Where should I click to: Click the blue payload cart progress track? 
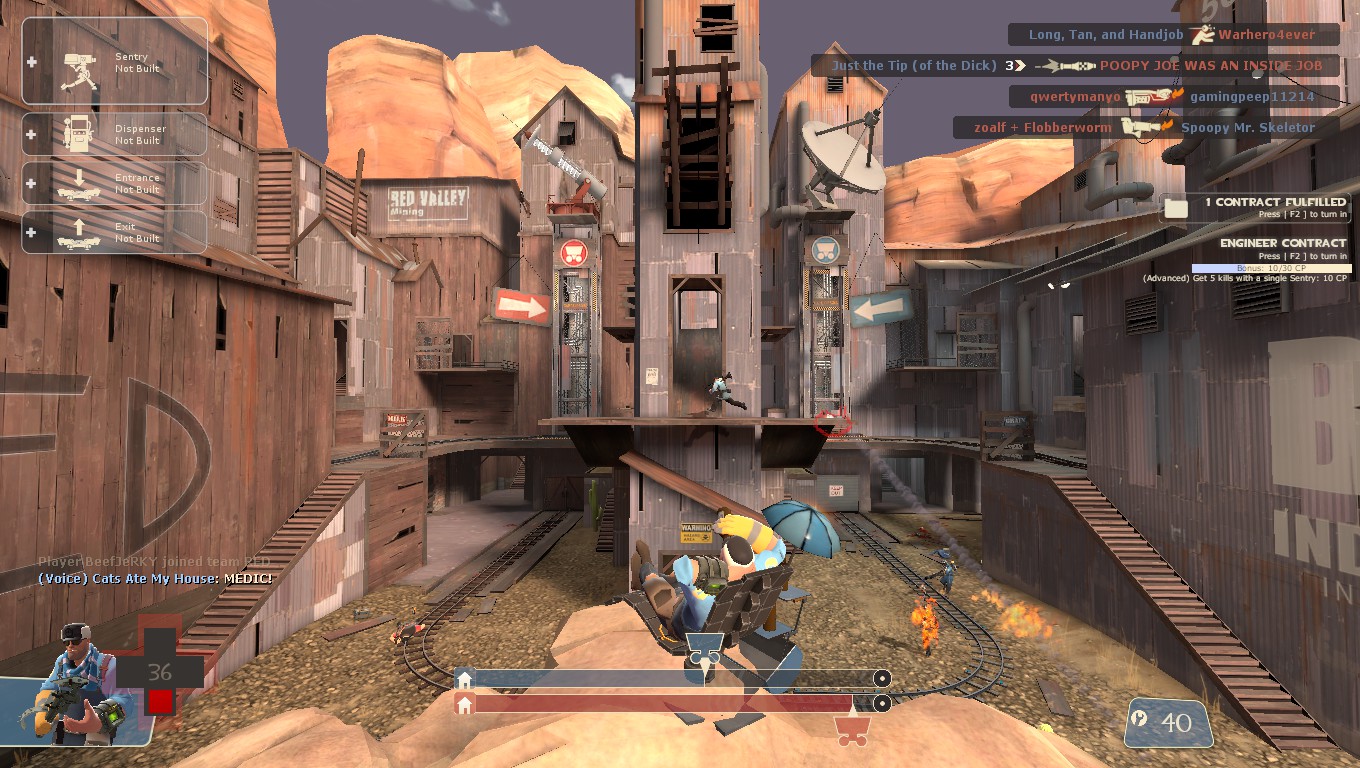coord(670,679)
